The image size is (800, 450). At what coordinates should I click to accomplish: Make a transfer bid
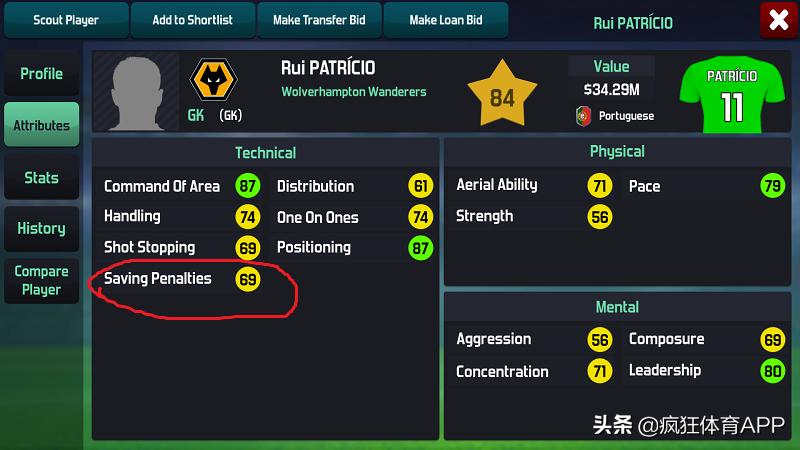320,20
